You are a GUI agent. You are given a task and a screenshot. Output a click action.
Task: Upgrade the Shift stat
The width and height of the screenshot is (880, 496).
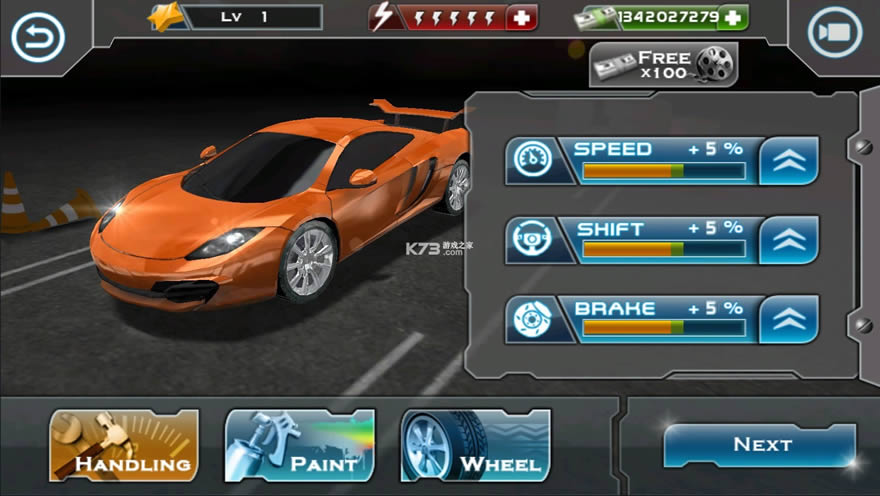pos(788,240)
